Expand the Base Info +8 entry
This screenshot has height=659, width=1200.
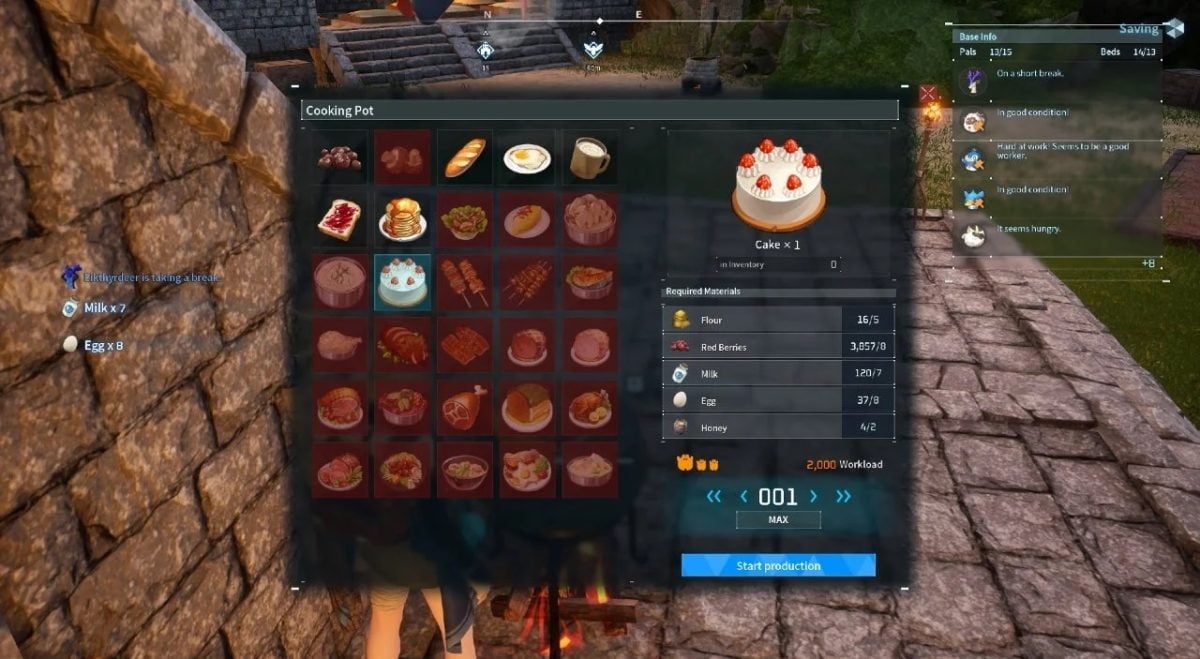pos(1150,263)
